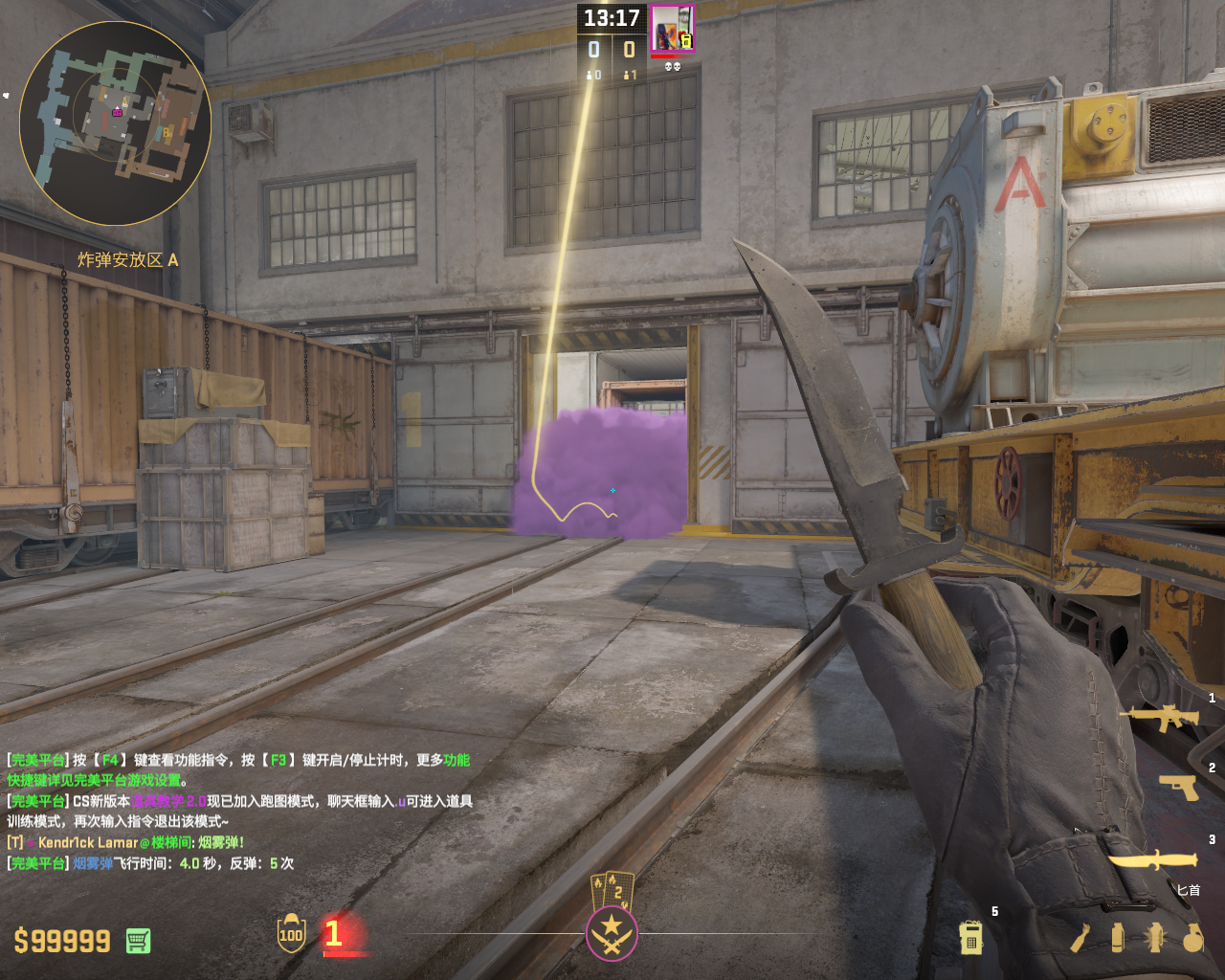
Task: Select the knife in weapon slot 3
Action: [x=1153, y=859]
